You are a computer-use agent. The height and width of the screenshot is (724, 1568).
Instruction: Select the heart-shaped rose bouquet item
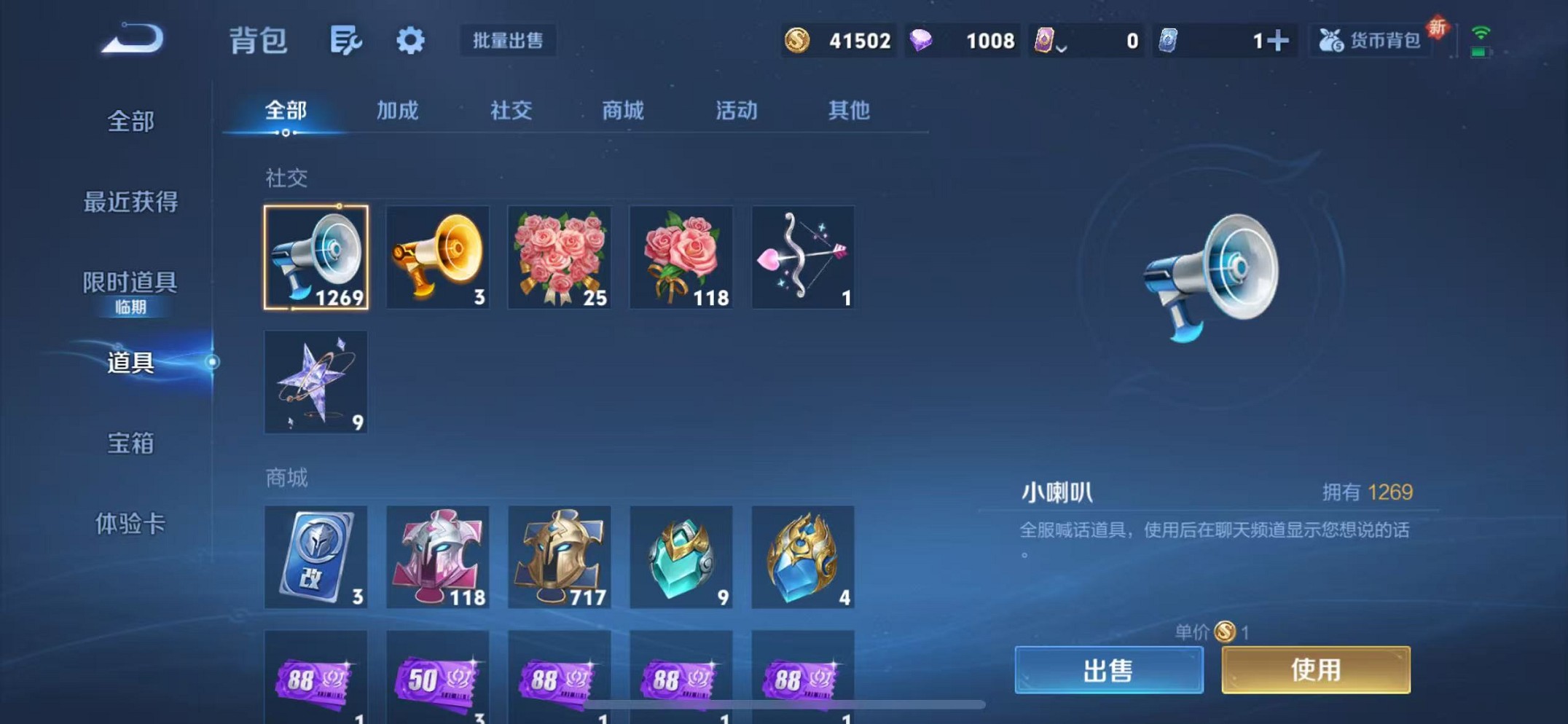pos(560,258)
